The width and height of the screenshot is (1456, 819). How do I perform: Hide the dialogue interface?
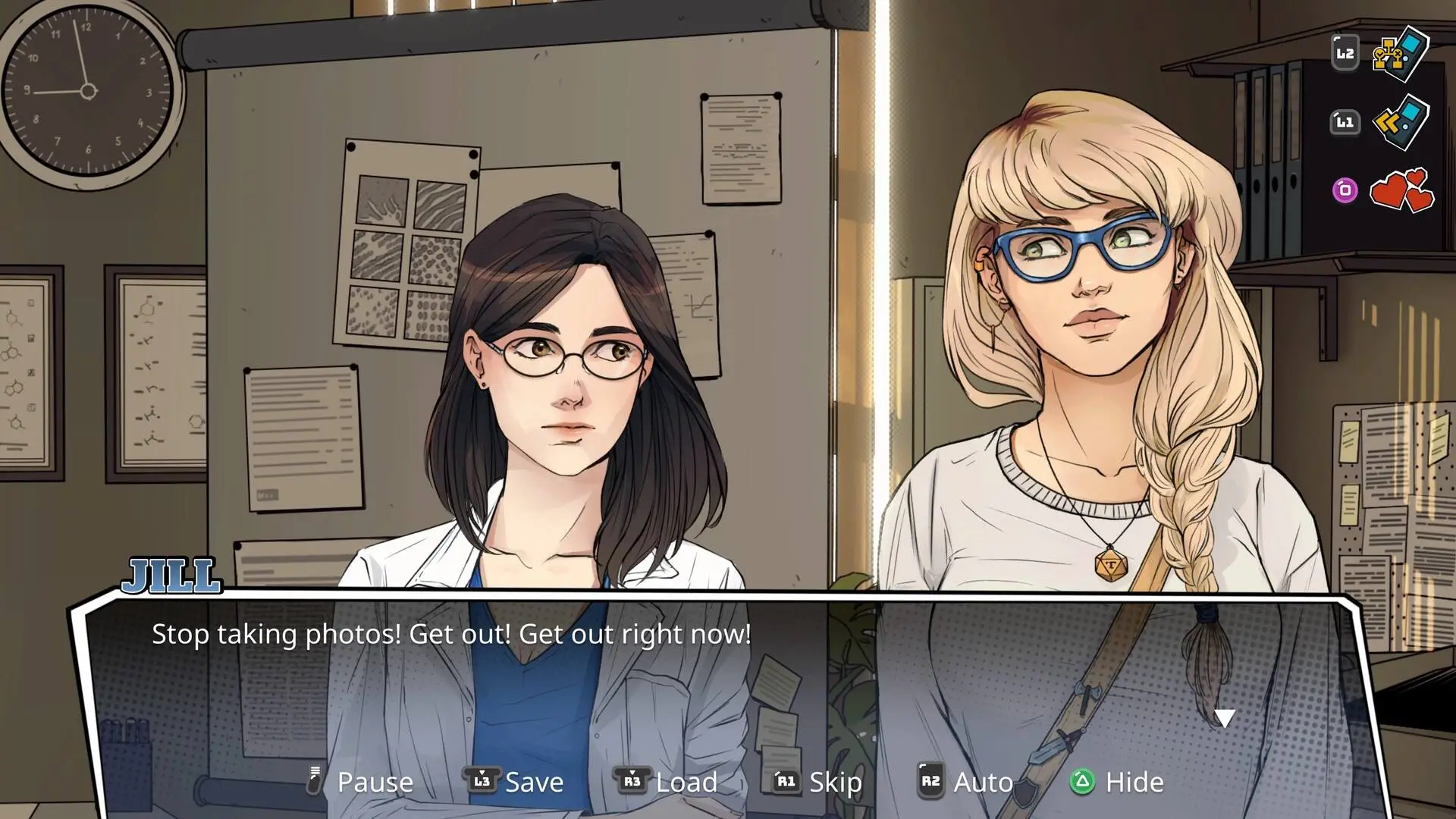point(1117,782)
